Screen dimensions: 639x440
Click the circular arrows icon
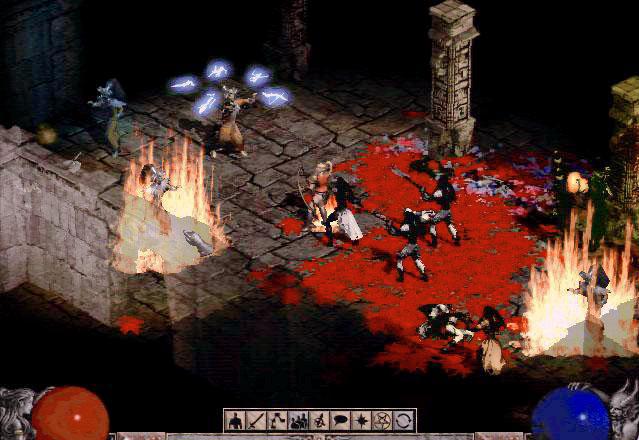(x=401, y=420)
